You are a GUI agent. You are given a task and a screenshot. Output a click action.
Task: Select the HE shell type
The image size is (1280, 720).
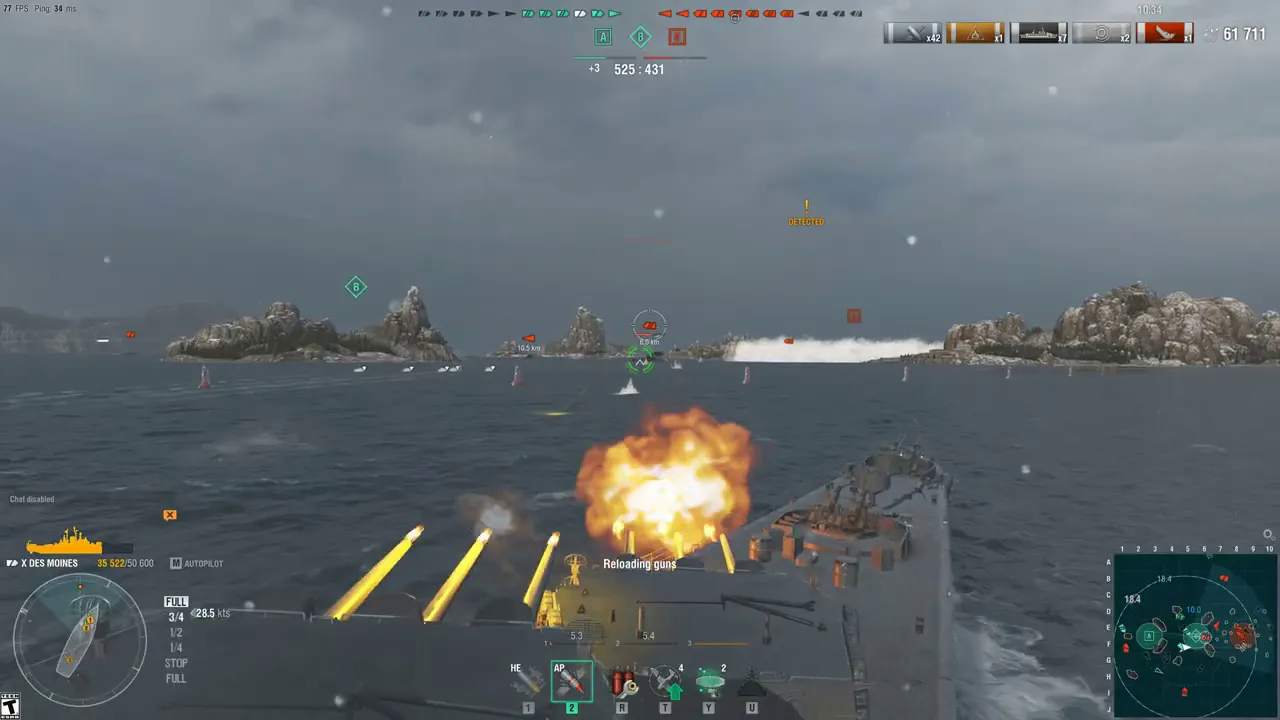pyautogui.click(x=527, y=682)
